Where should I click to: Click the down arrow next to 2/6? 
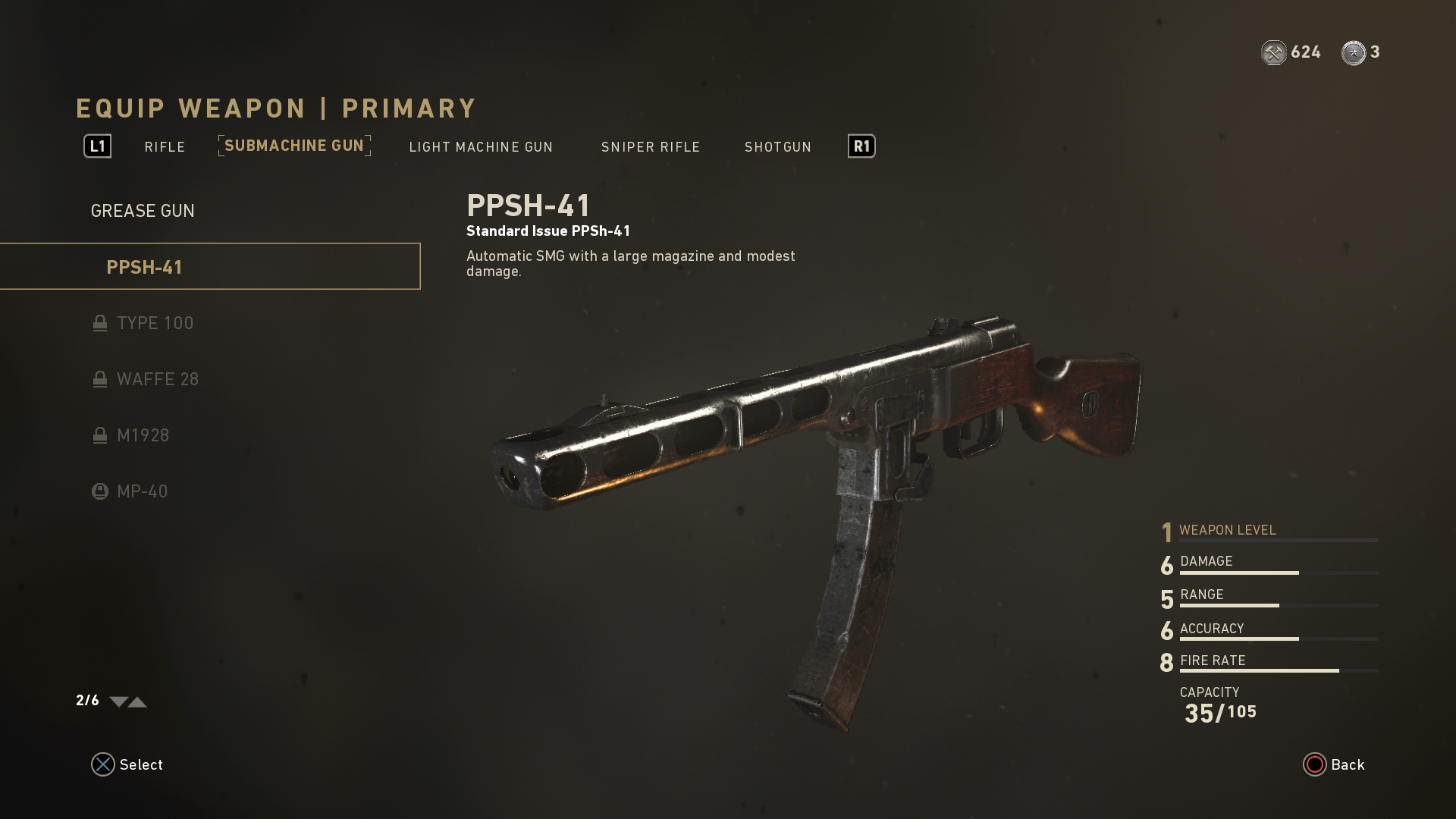point(118,701)
